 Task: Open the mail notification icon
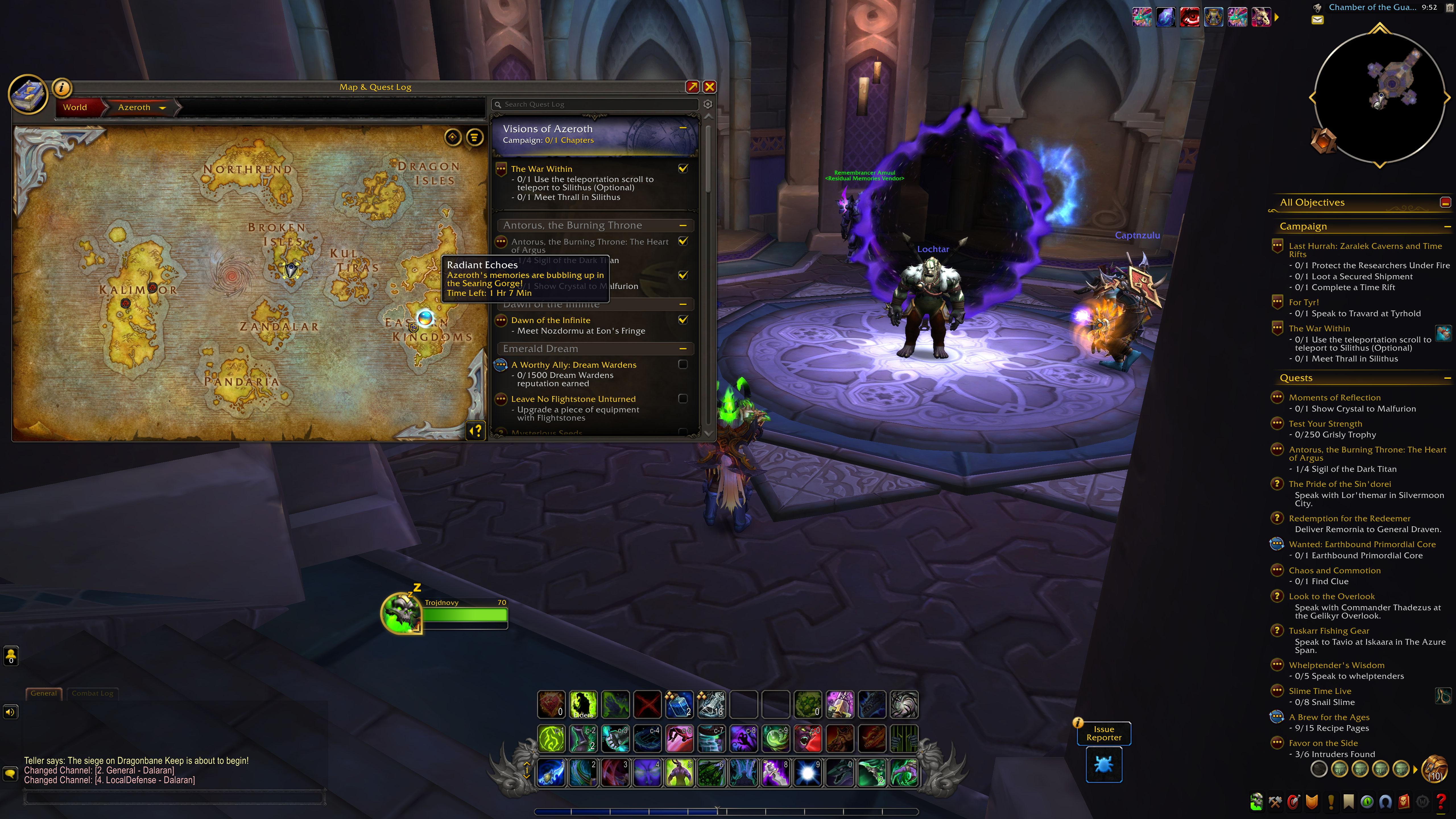click(1318, 20)
